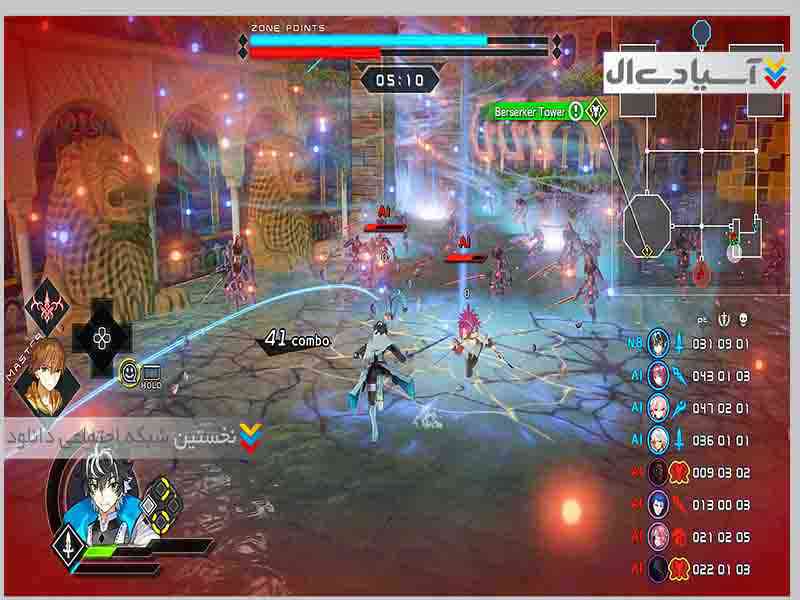Viewport: 800px width, 600px height.
Task: Click the Persian site logo banner over the minimap
Action: [x=695, y=73]
